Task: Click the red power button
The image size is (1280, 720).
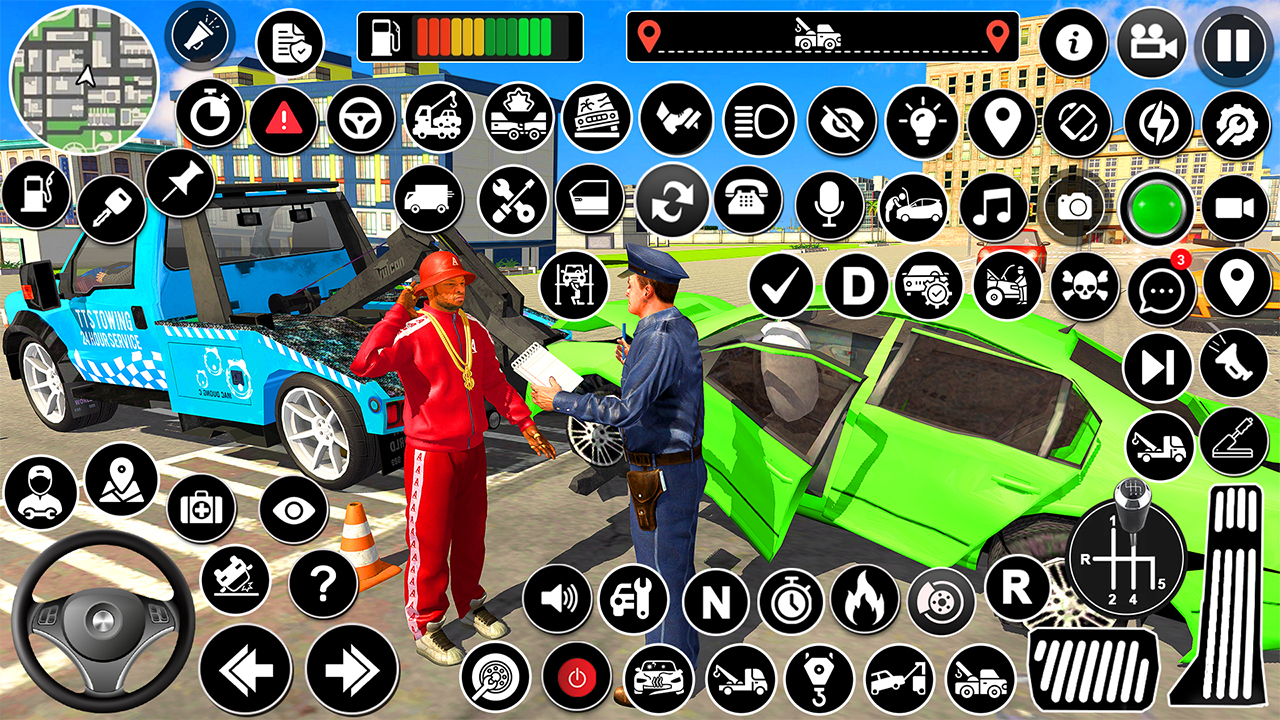Action: [577, 677]
